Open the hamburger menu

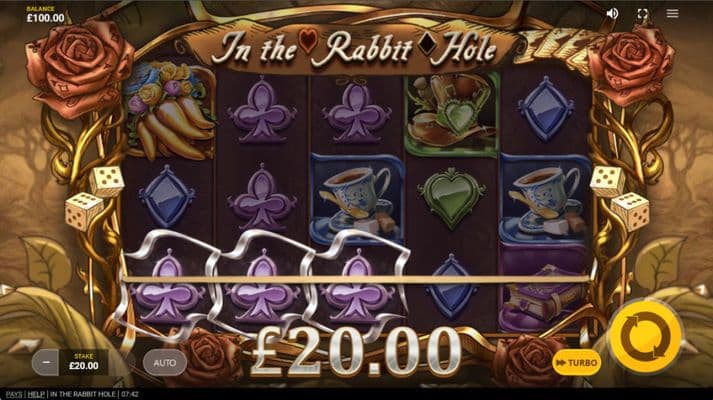[x=672, y=14]
